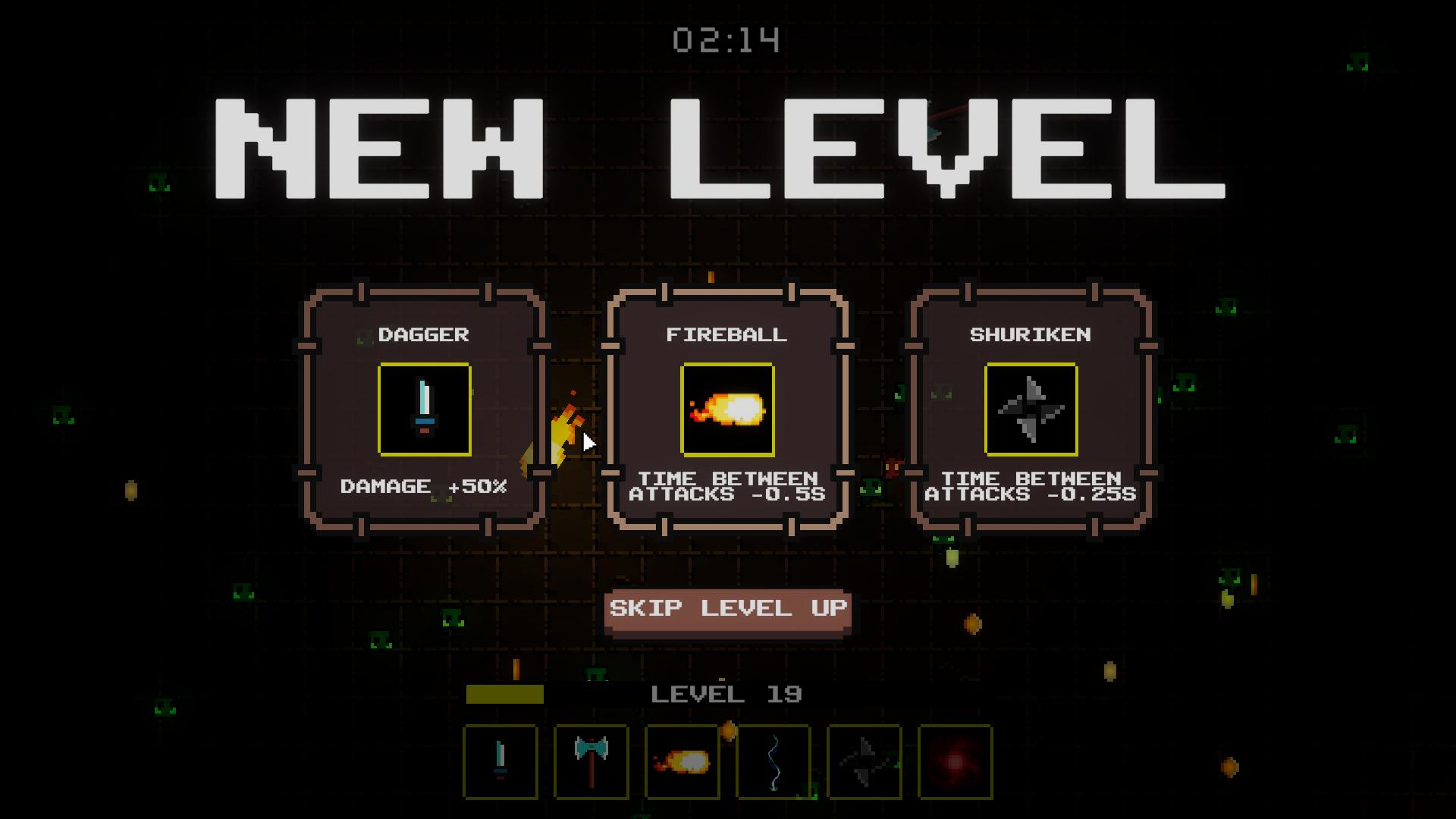
Task: Click the Shuriken icon in the hotbar
Action: point(863,764)
